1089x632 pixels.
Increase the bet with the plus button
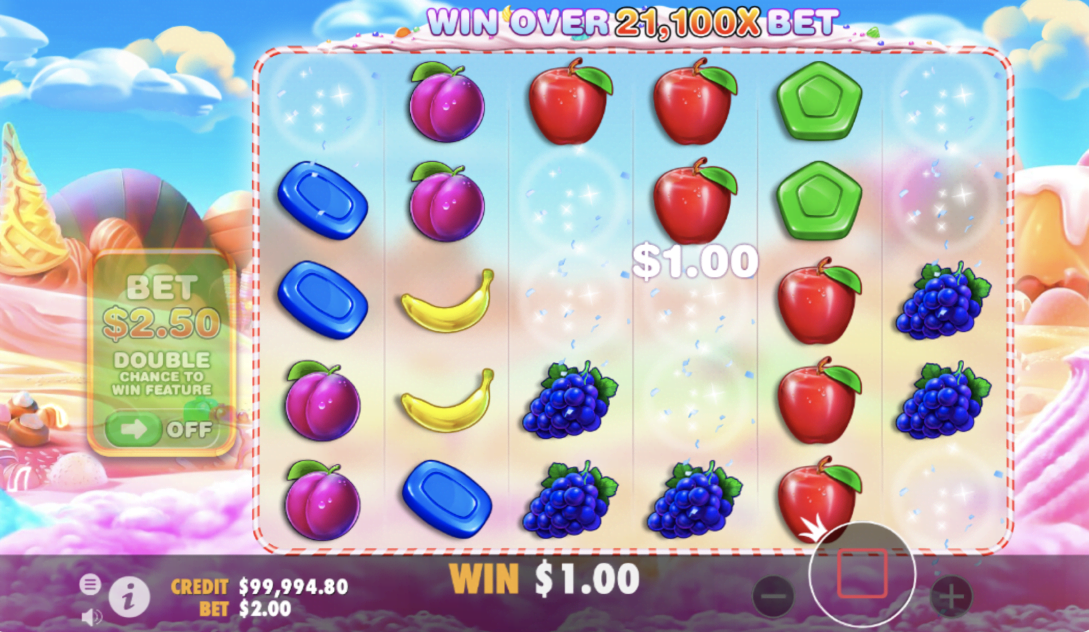click(x=950, y=597)
